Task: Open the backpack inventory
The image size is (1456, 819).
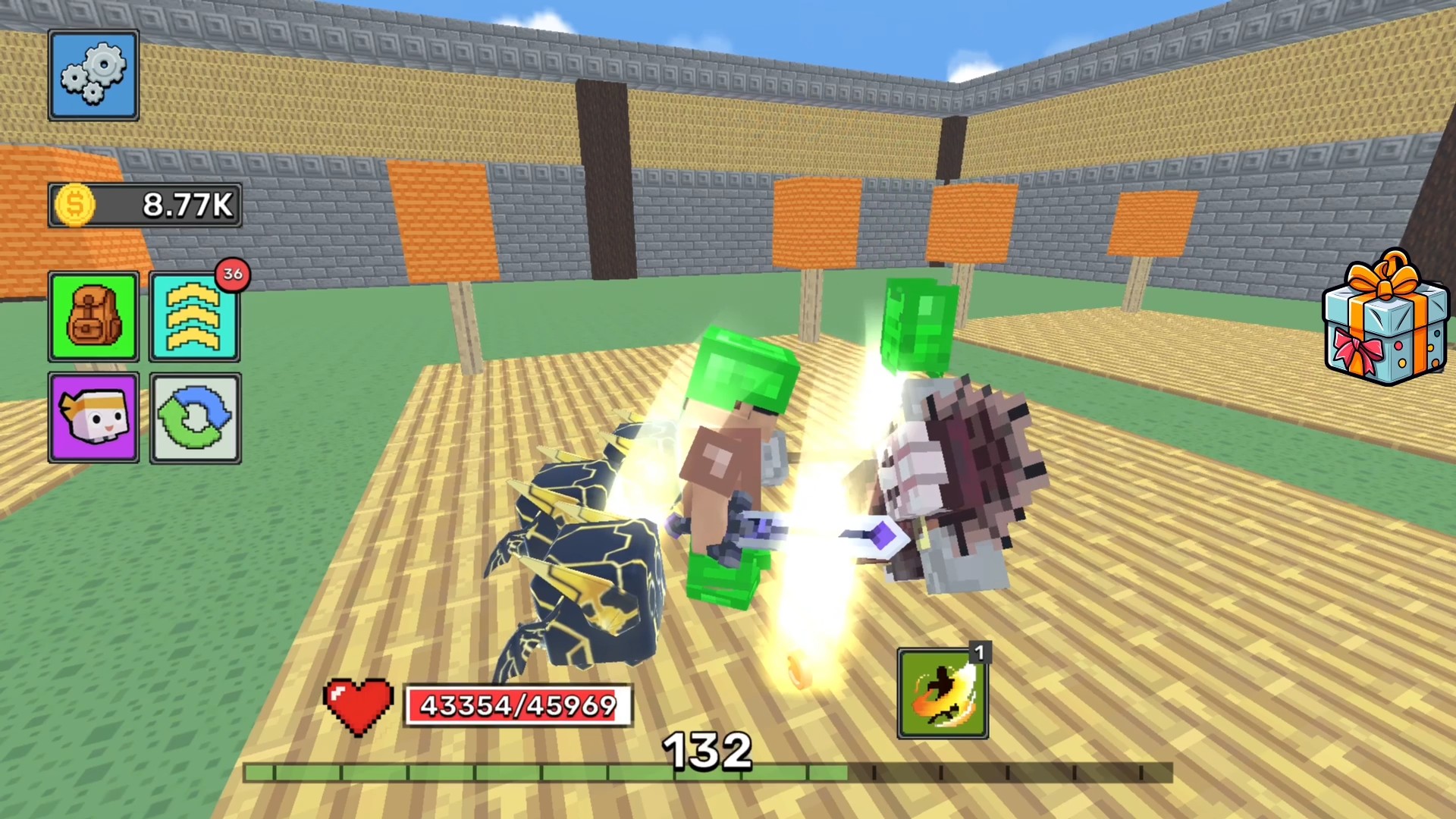Action: (x=93, y=316)
